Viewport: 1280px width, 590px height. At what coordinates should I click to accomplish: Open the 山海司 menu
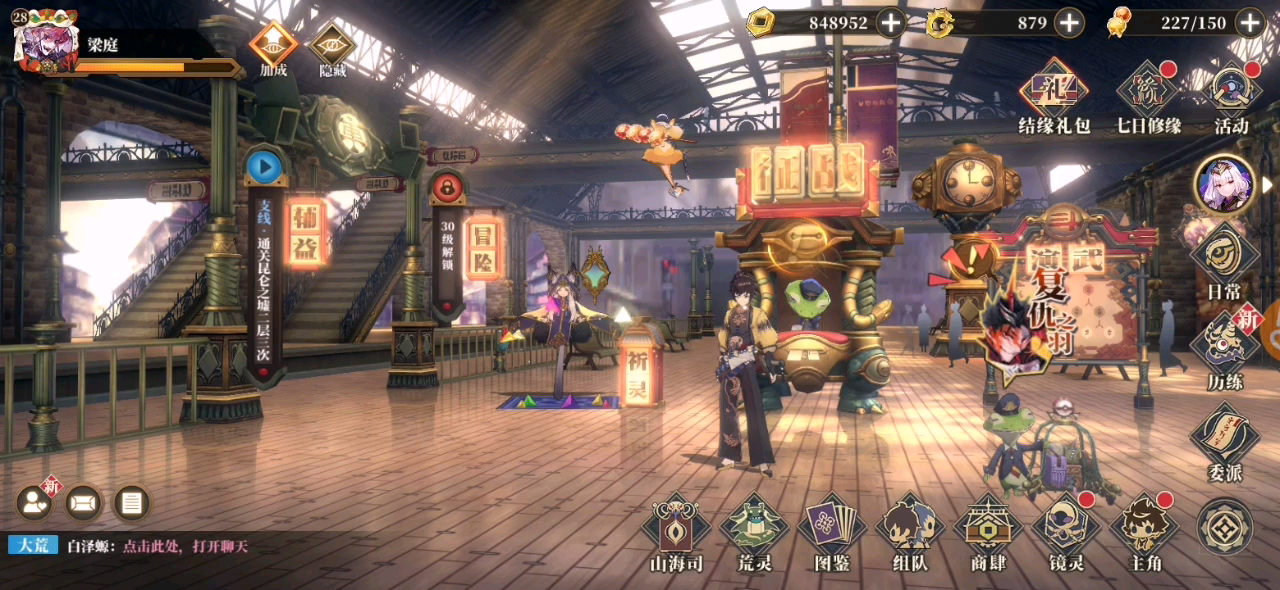(x=675, y=532)
